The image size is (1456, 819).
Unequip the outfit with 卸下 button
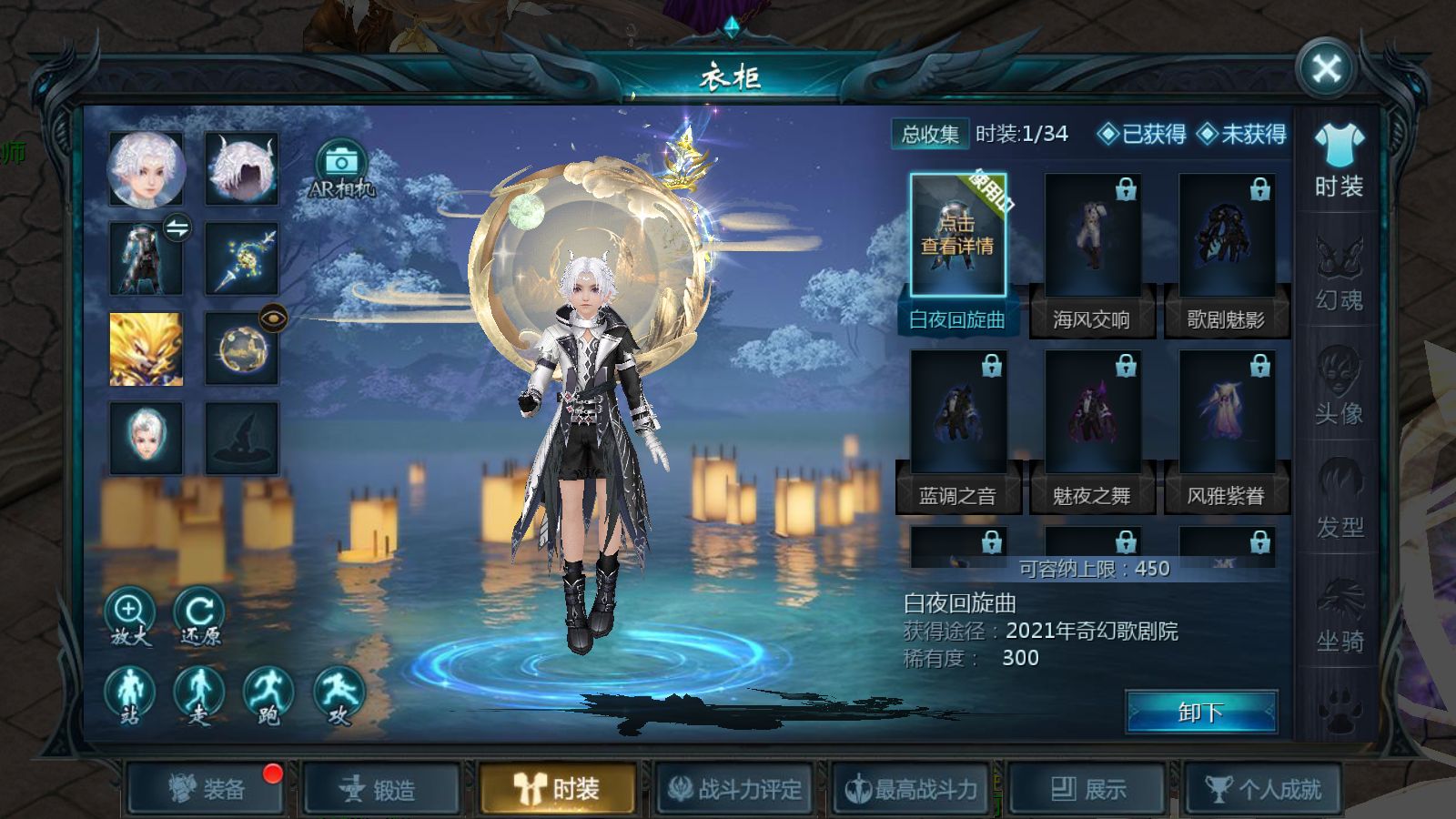[x=1201, y=712]
